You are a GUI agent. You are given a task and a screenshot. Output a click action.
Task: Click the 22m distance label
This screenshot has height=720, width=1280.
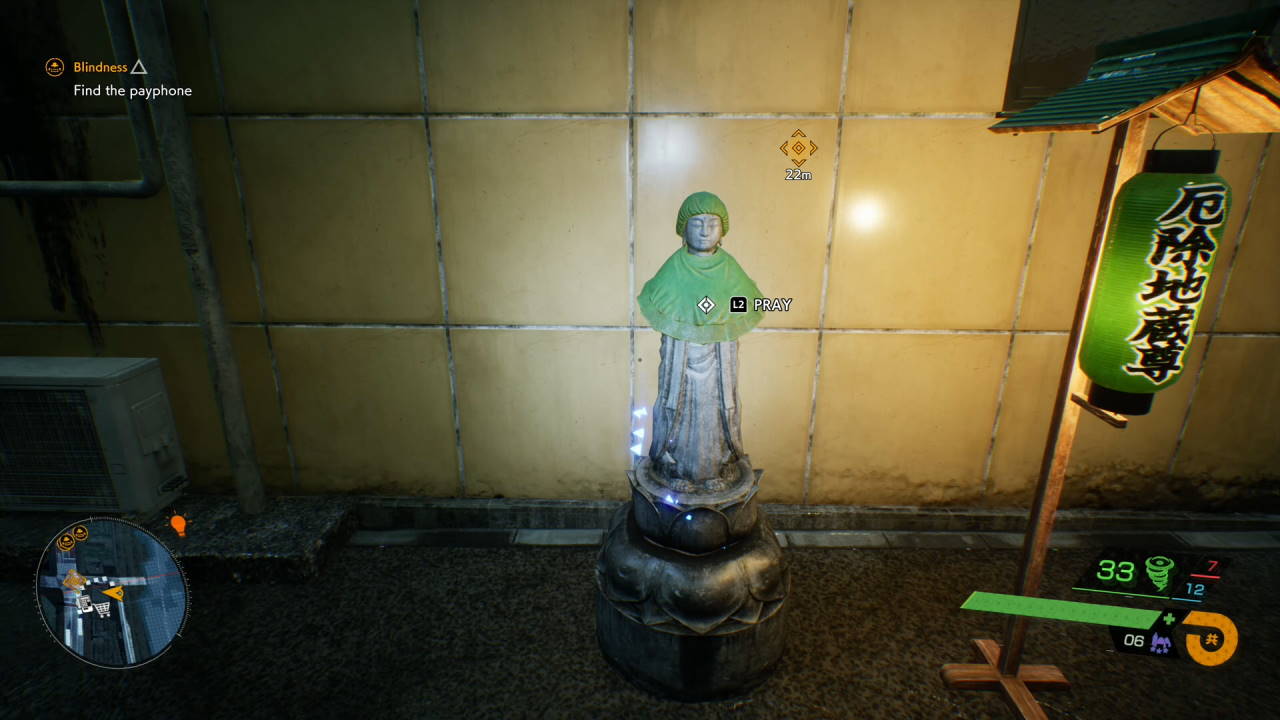coord(796,175)
